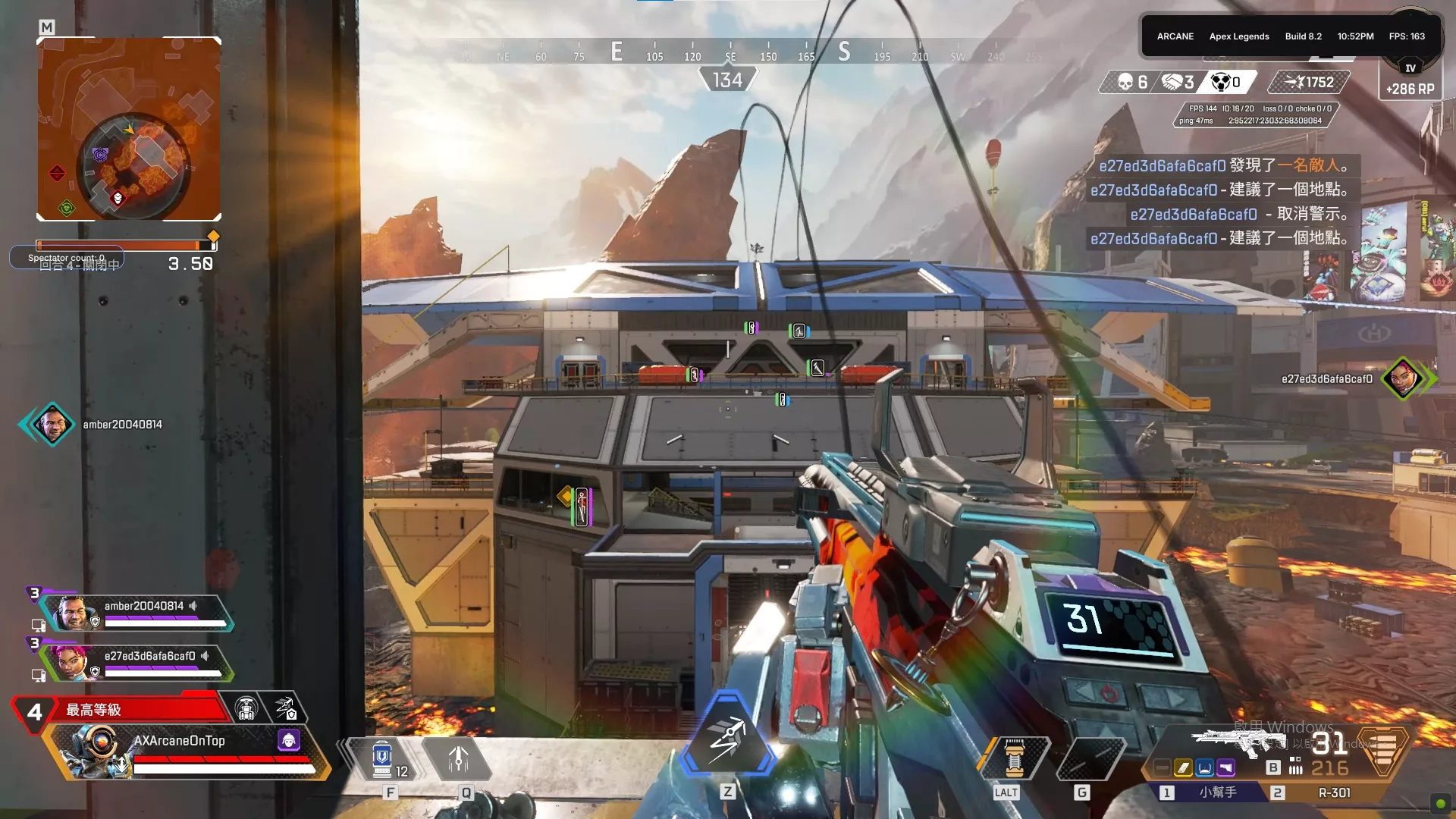1456x819 pixels.
Task: Activate the grappling hook tactical ability
Action: tap(458, 759)
